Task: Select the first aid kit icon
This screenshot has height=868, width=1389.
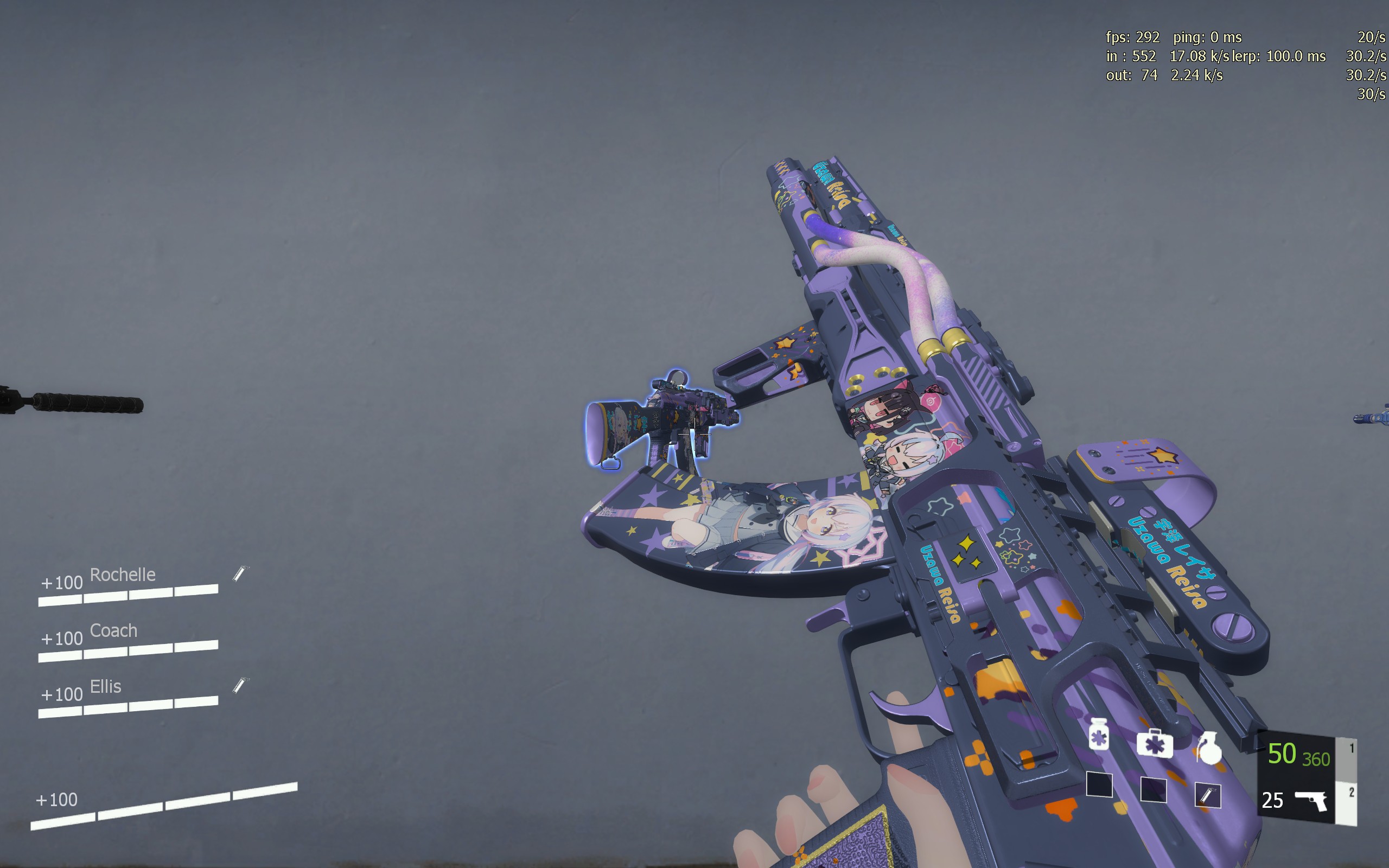Action: click(1154, 743)
